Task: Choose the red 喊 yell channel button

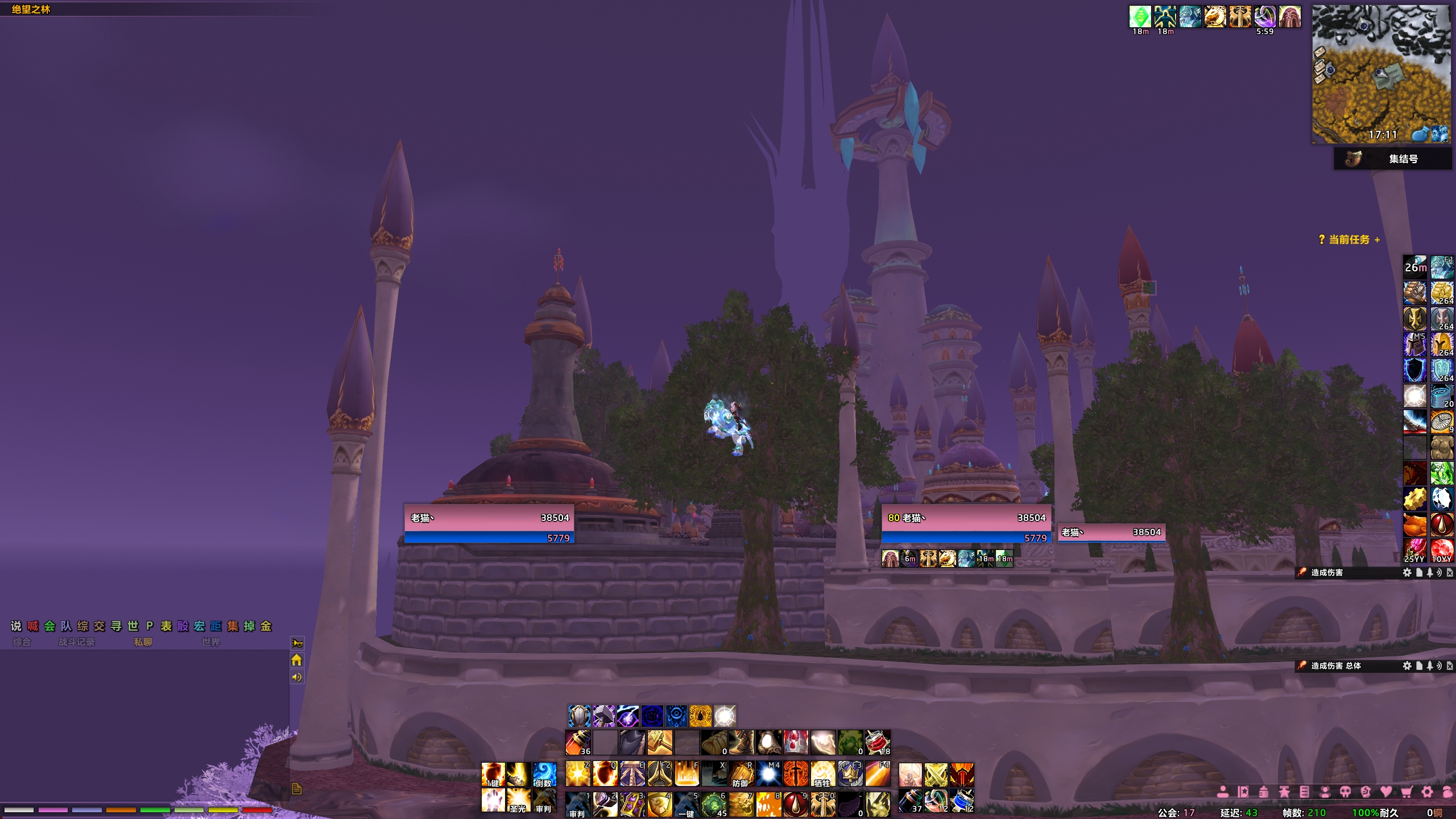Action: point(33,626)
